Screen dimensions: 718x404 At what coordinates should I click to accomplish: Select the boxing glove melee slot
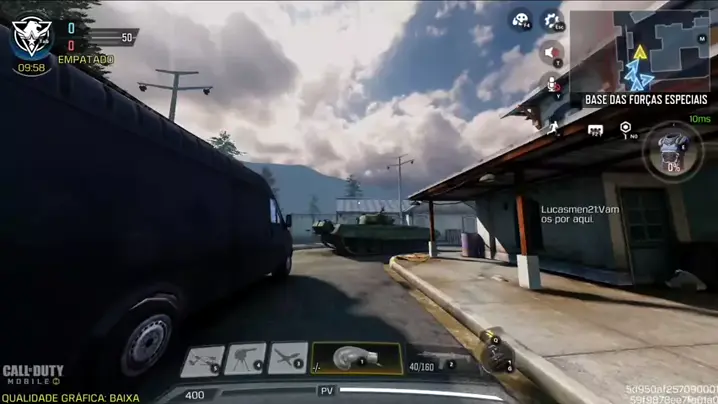point(356,358)
